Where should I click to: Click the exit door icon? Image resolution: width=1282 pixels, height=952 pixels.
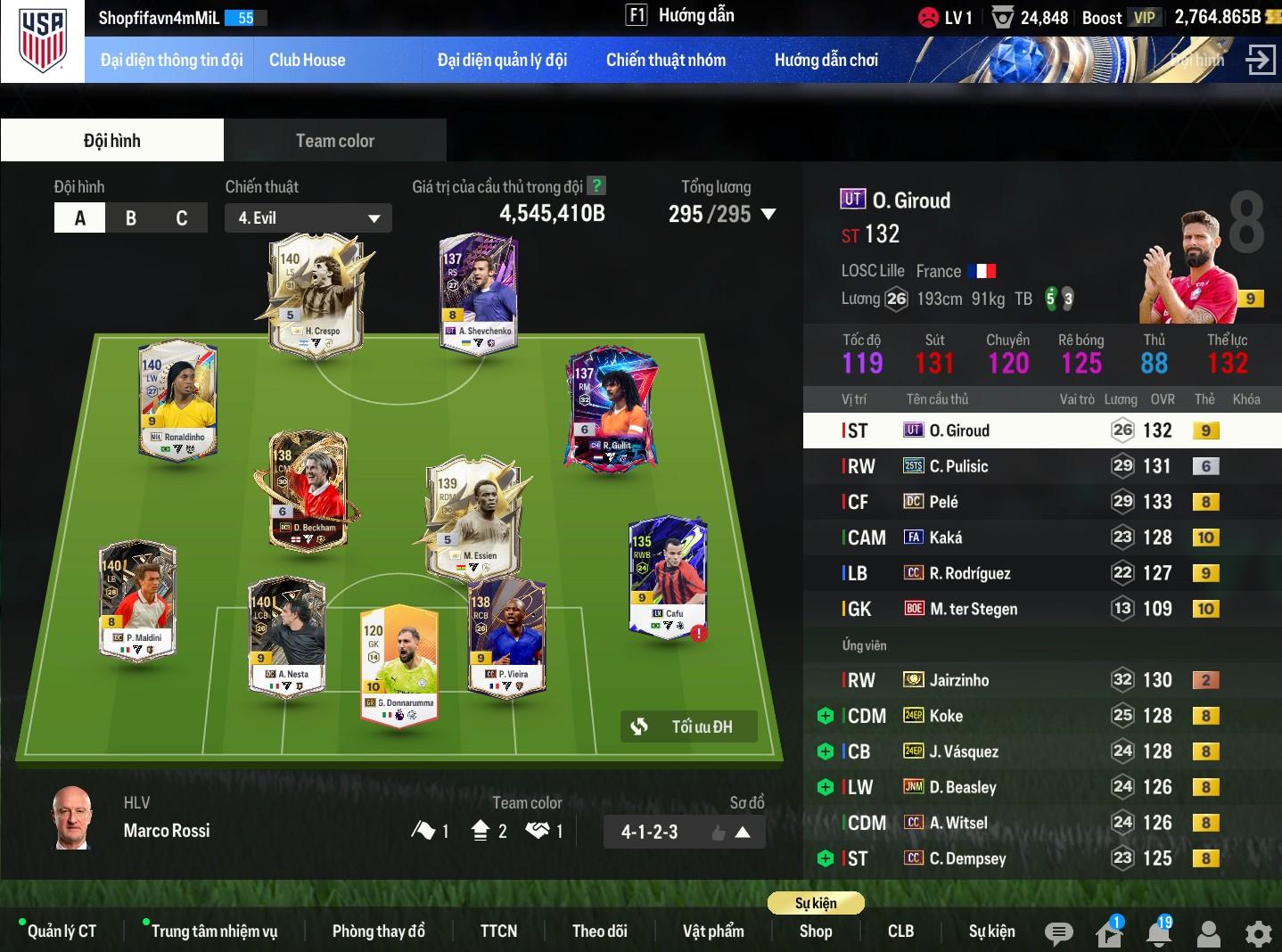(1260, 61)
